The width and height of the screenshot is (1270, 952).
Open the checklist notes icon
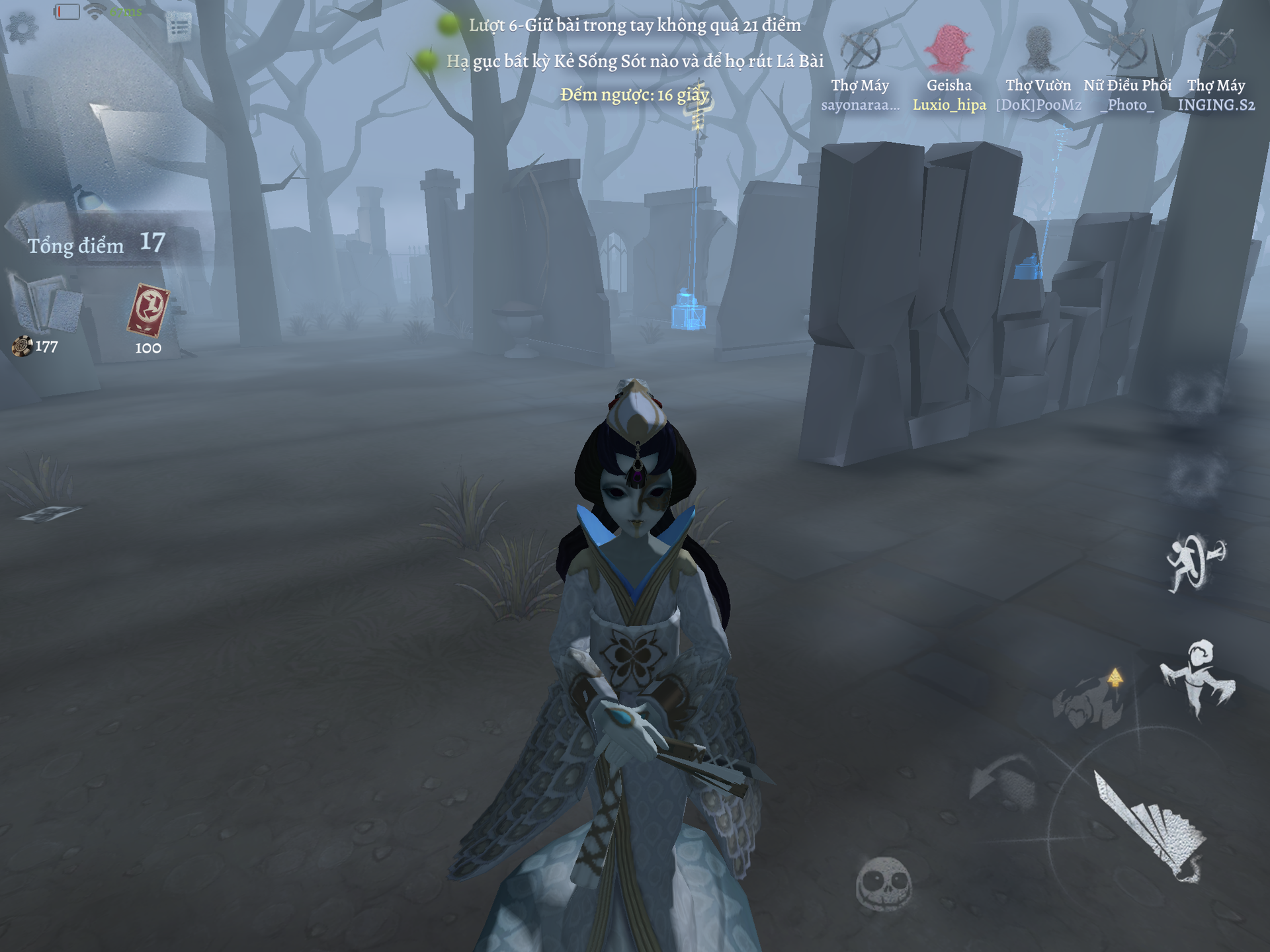(179, 28)
